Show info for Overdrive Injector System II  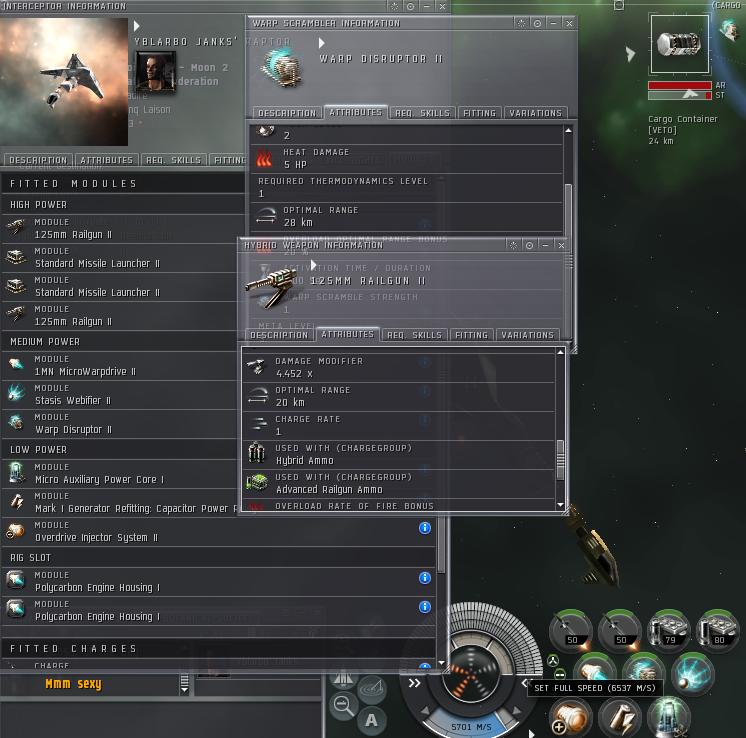pos(425,528)
